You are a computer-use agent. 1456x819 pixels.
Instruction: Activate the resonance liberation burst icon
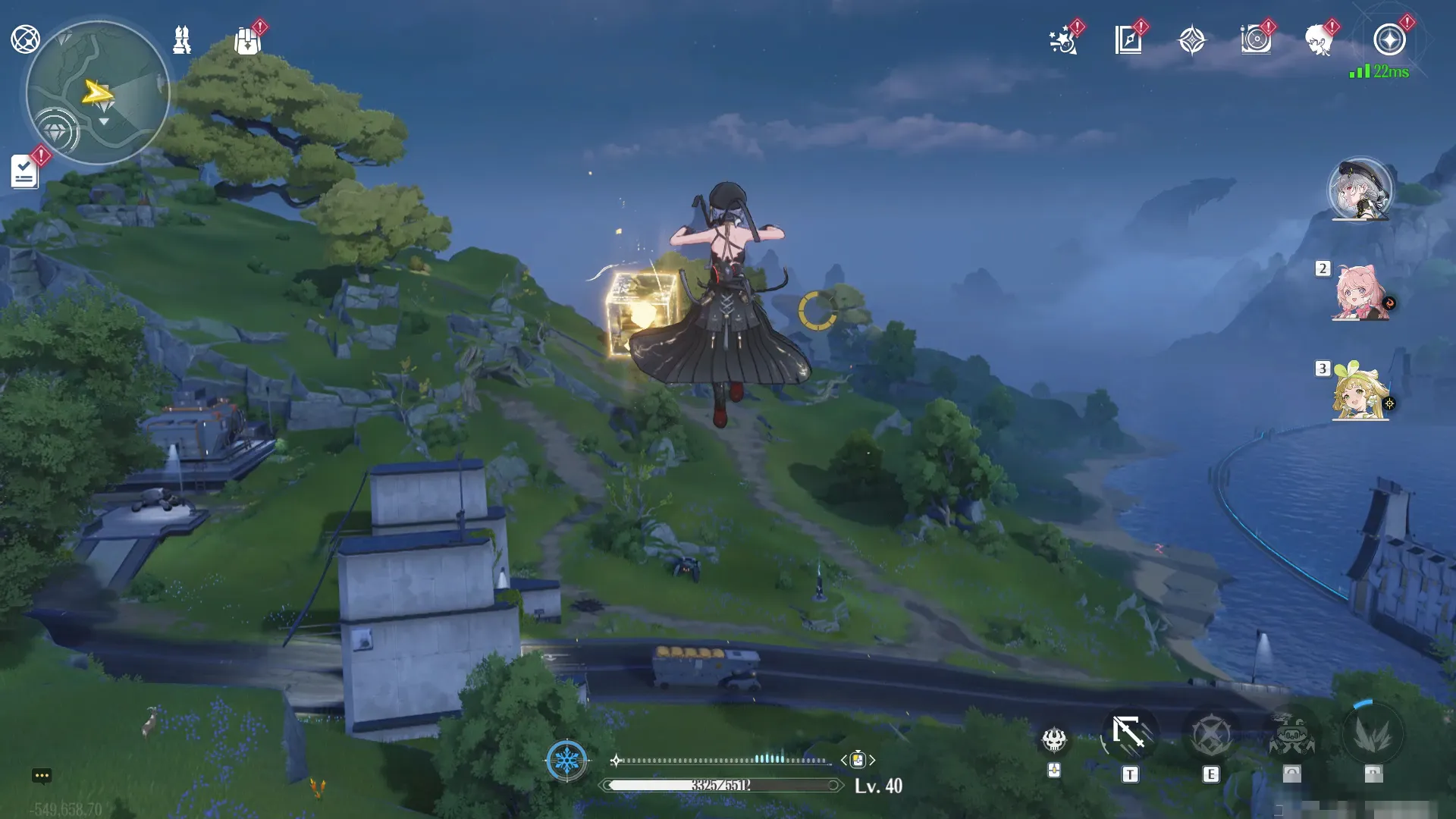pyautogui.click(x=1372, y=735)
